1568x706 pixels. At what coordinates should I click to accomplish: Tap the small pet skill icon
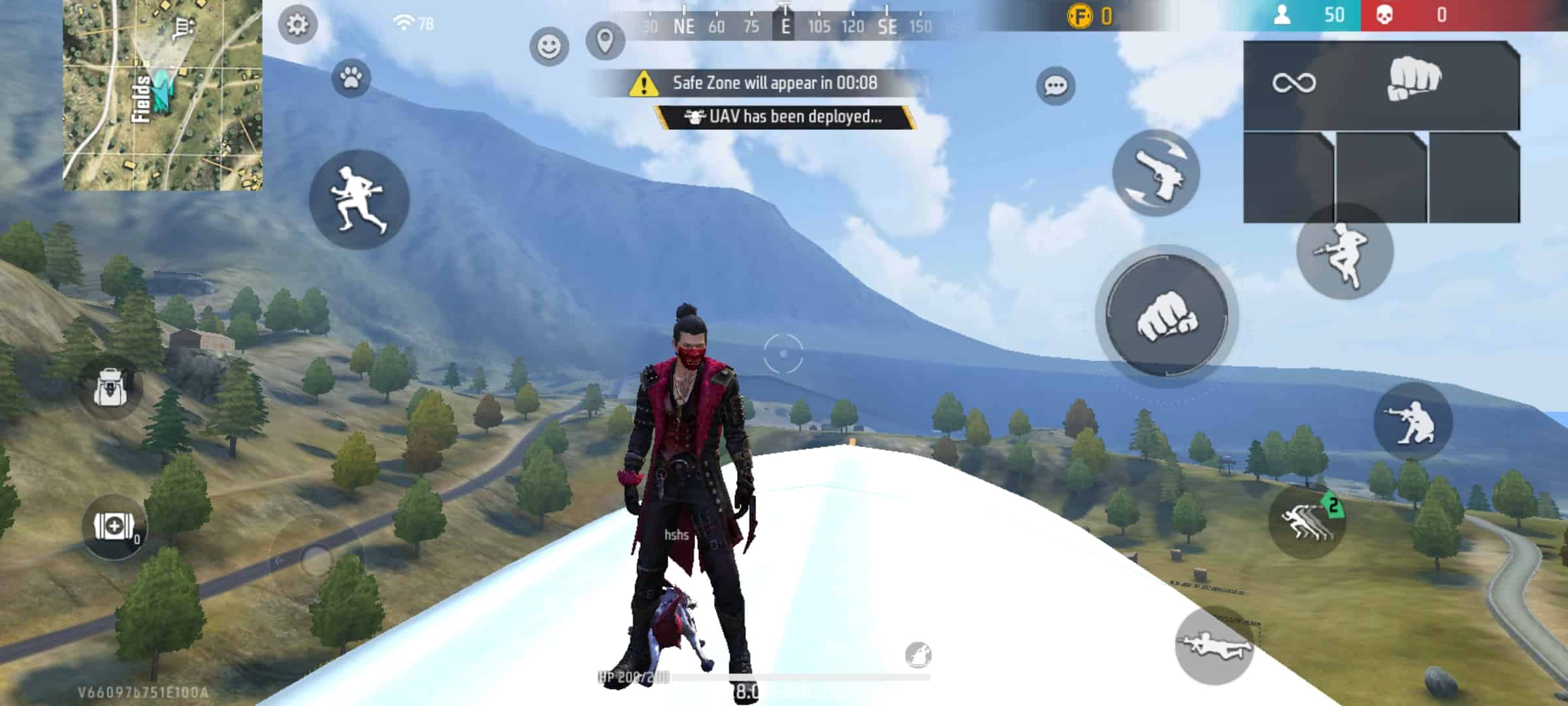[918, 654]
